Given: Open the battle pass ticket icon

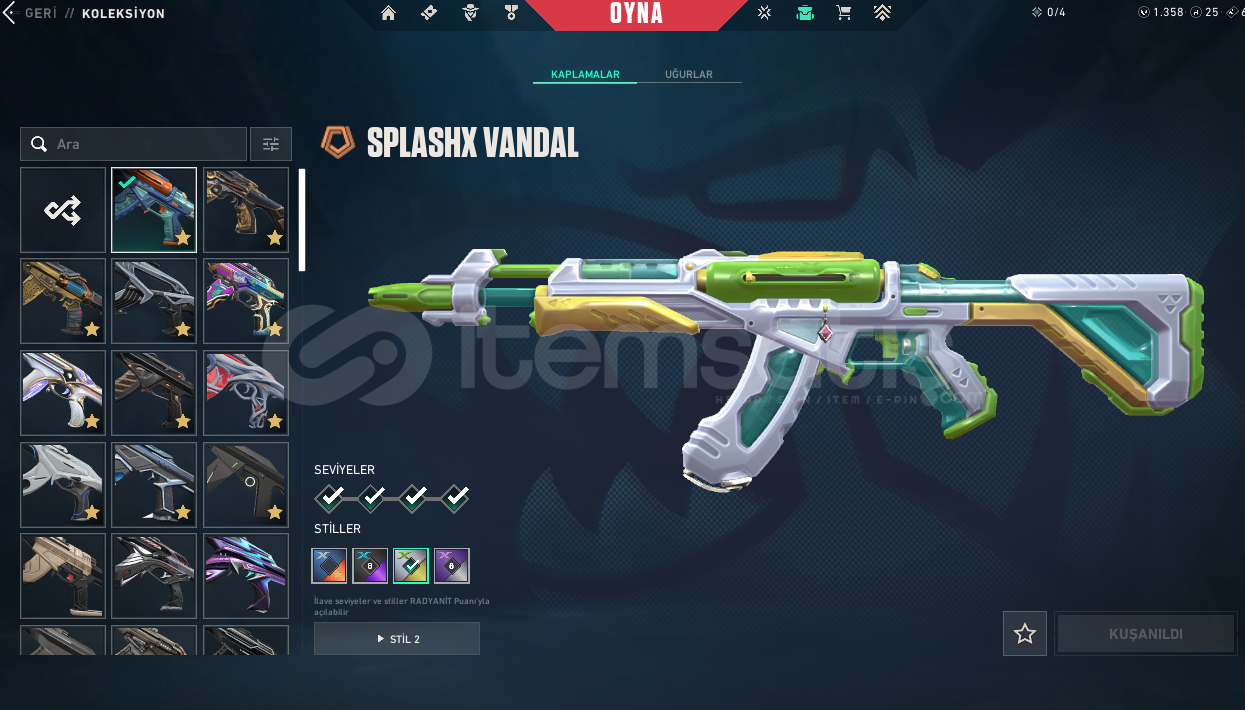Looking at the screenshot, I should (x=429, y=14).
